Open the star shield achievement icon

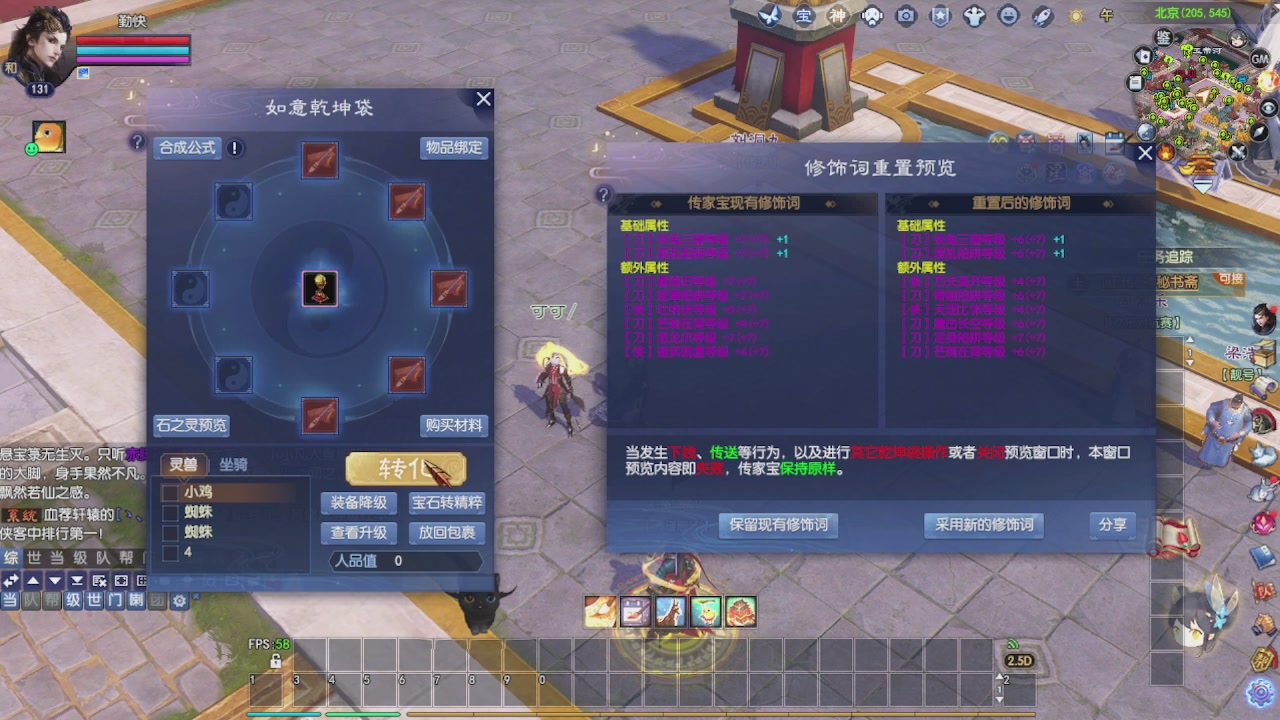[x=938, y=16]
